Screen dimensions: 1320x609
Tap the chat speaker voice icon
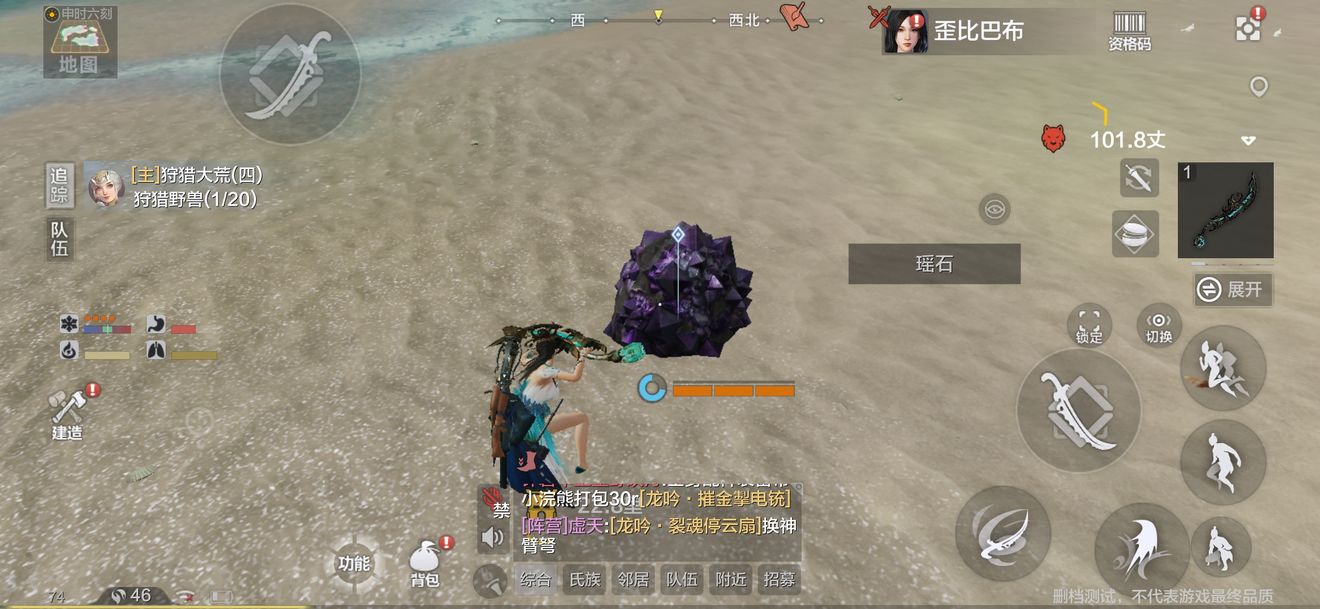tap(493, 539)
